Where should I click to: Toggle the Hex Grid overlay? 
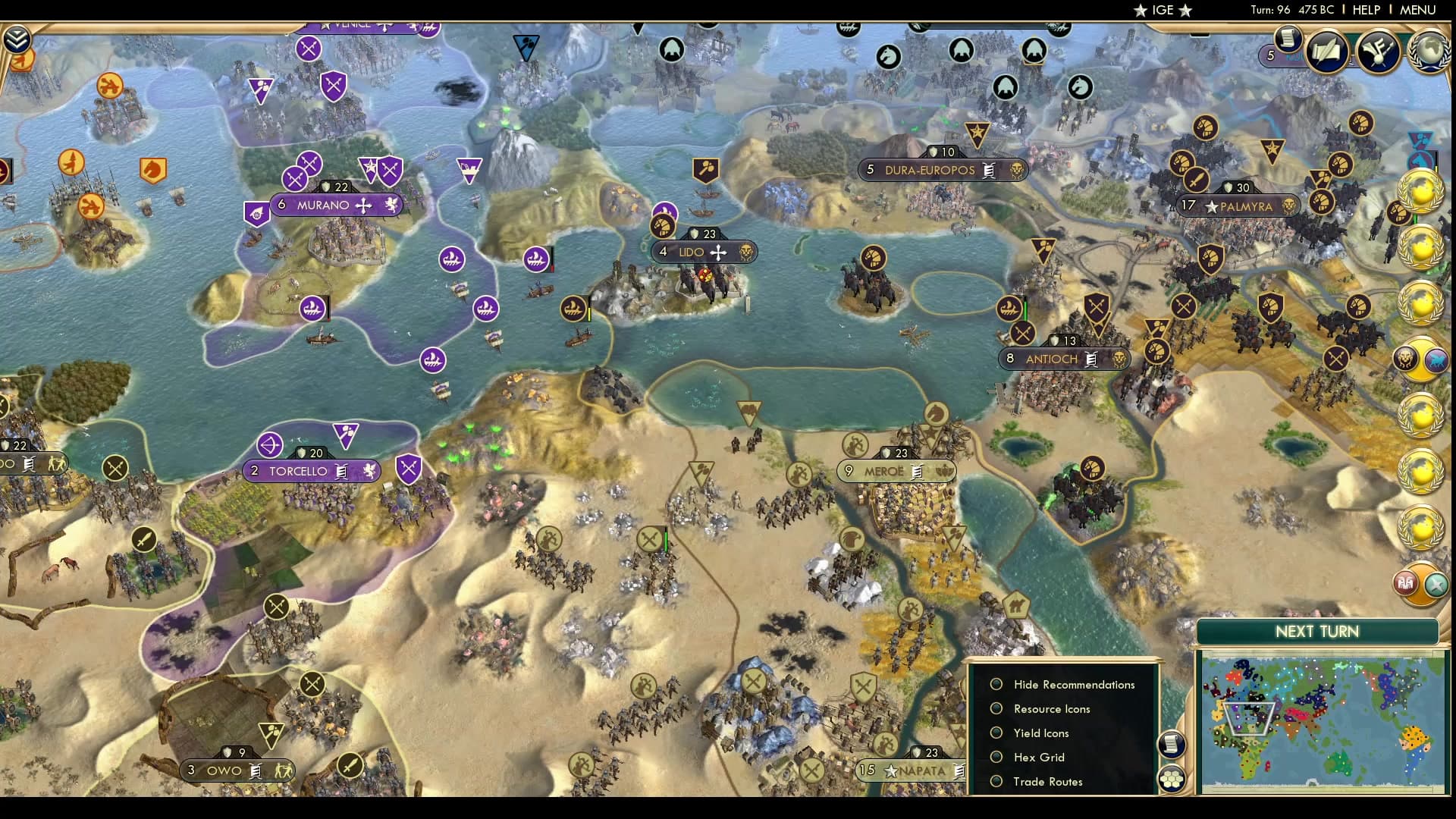click(x=996, y=757)
